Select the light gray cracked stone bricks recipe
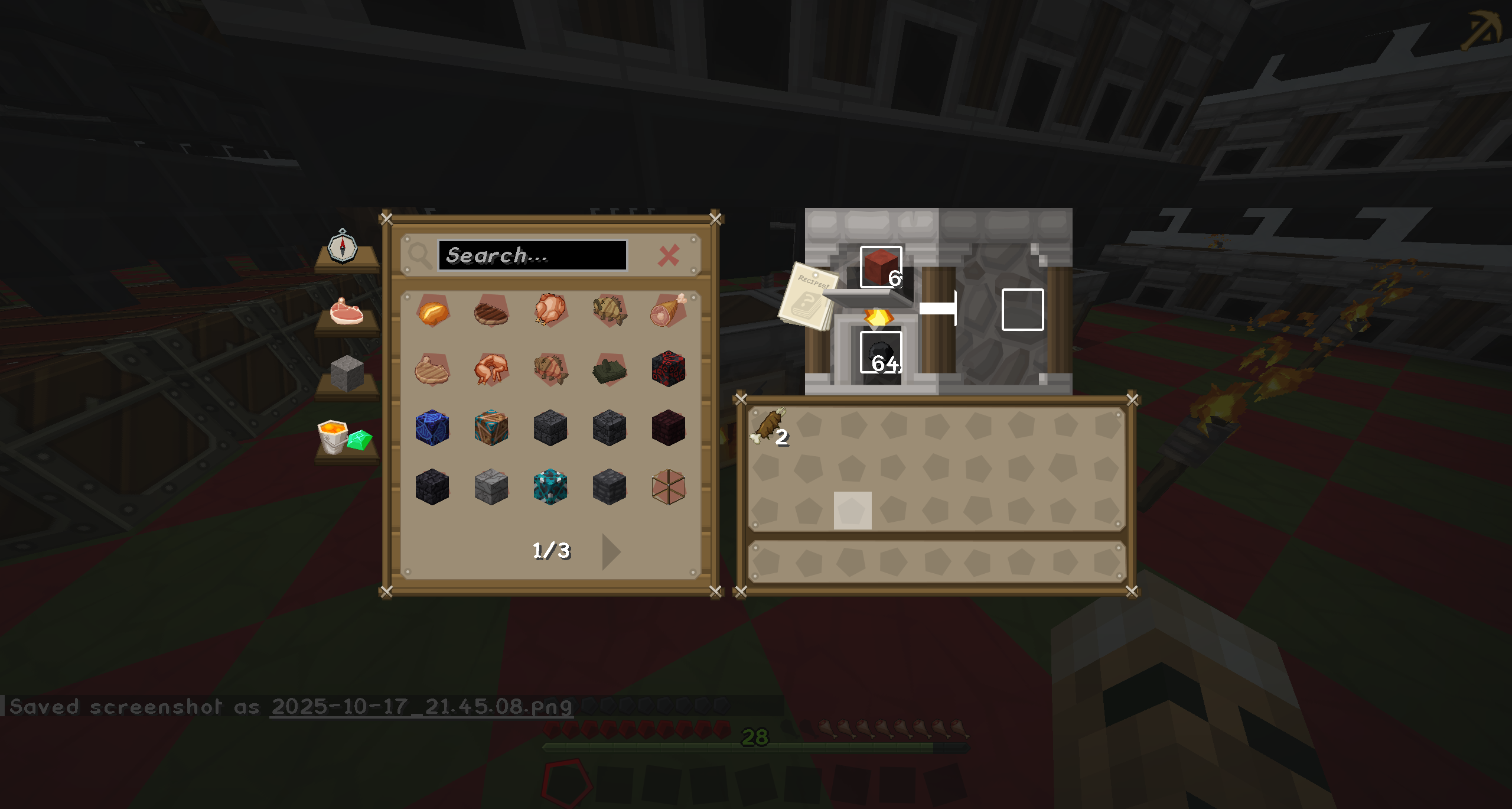This screenshot has width=1512, height=809. (491, 487)
